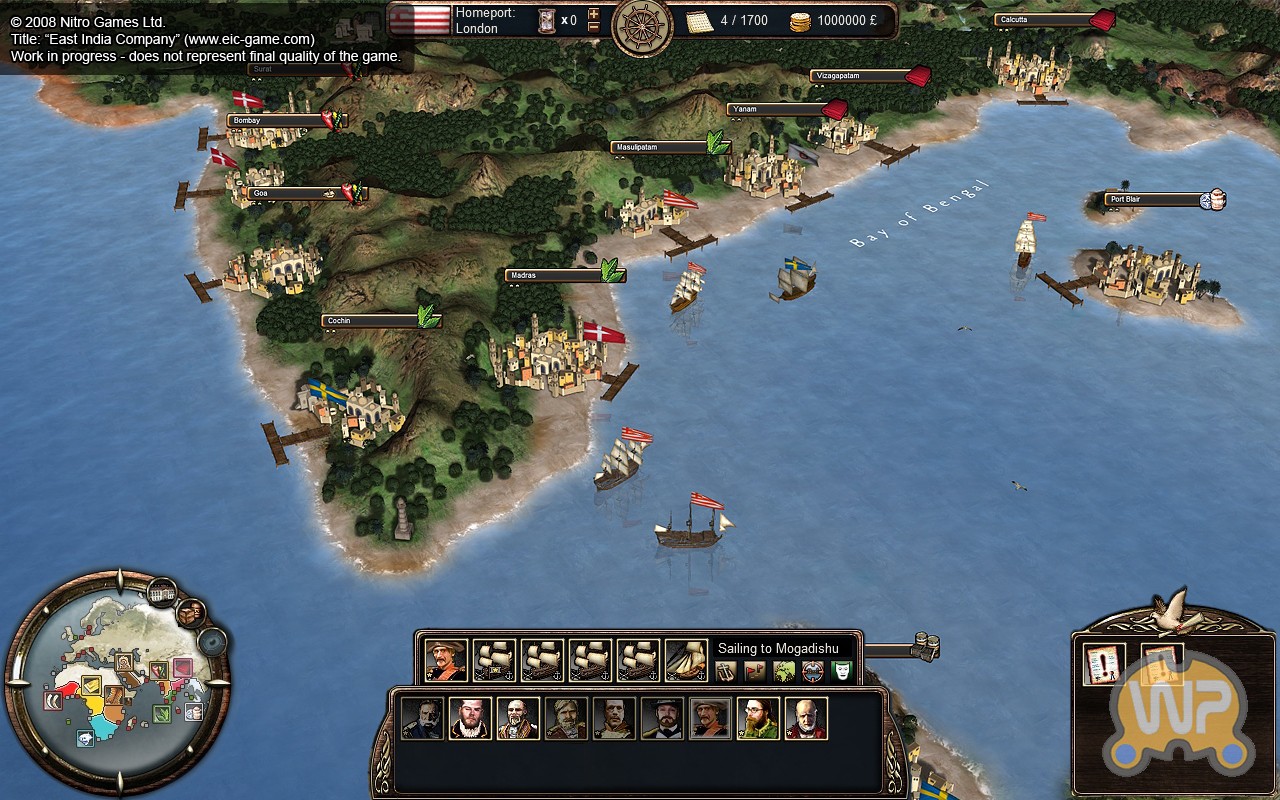
Task: Select the Bombay port label
Action: point(277,121)
